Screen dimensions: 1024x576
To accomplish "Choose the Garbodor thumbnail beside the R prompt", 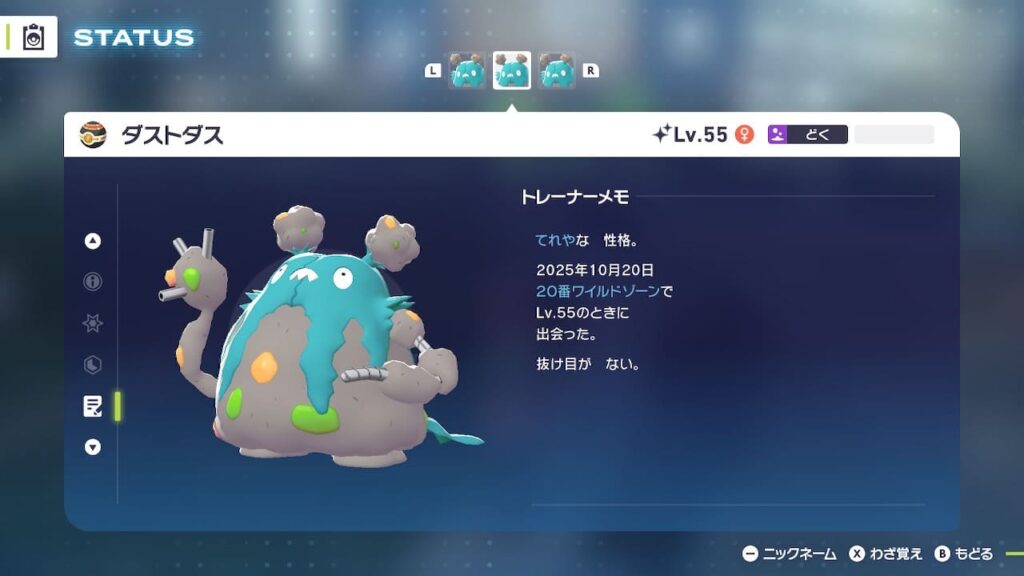I will click(557, 71).
